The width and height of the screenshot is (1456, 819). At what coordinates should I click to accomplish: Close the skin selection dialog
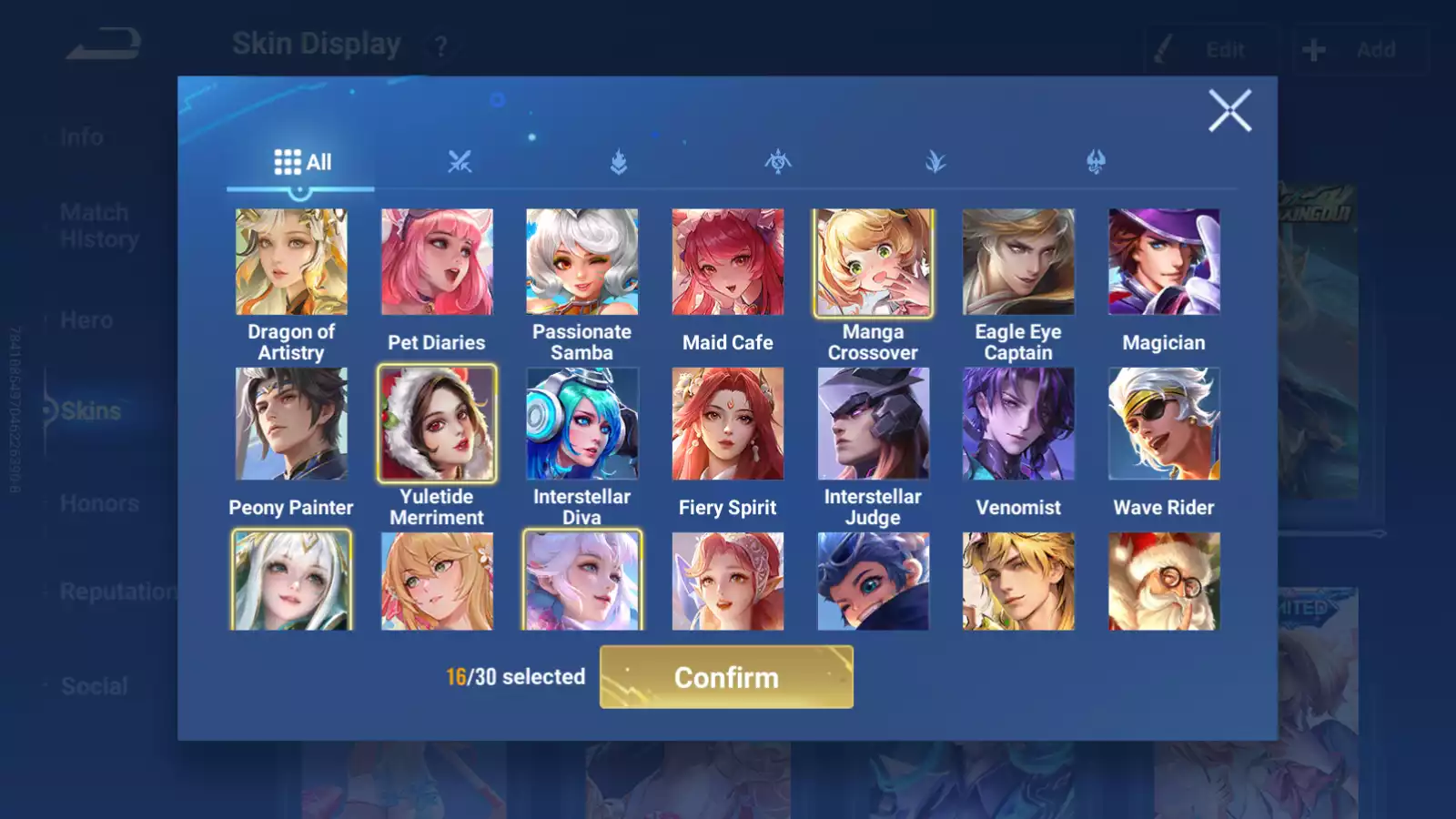1229,111
